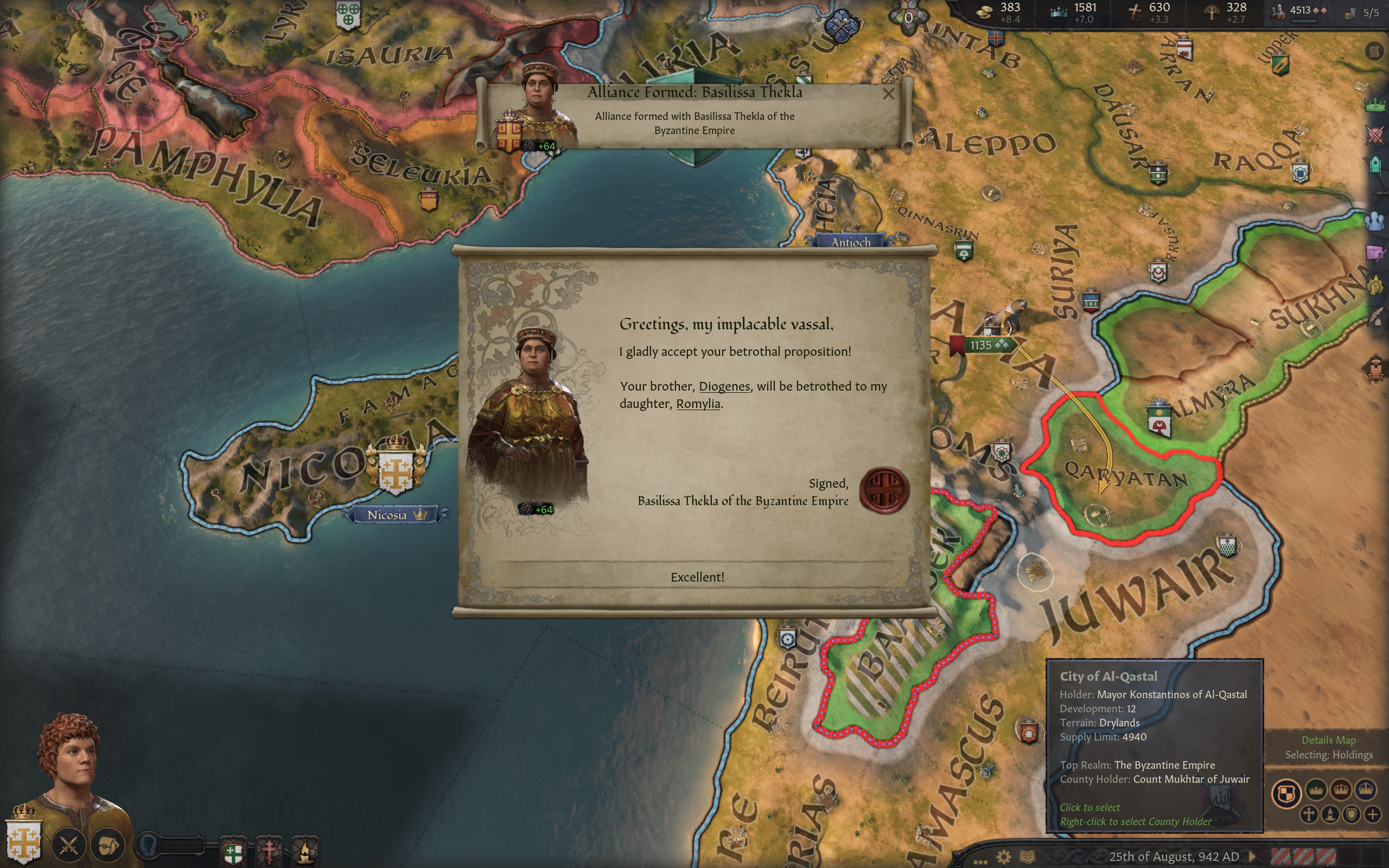Open the candle lifestyle icon
1389x868 pixels.
click(305, 851)
